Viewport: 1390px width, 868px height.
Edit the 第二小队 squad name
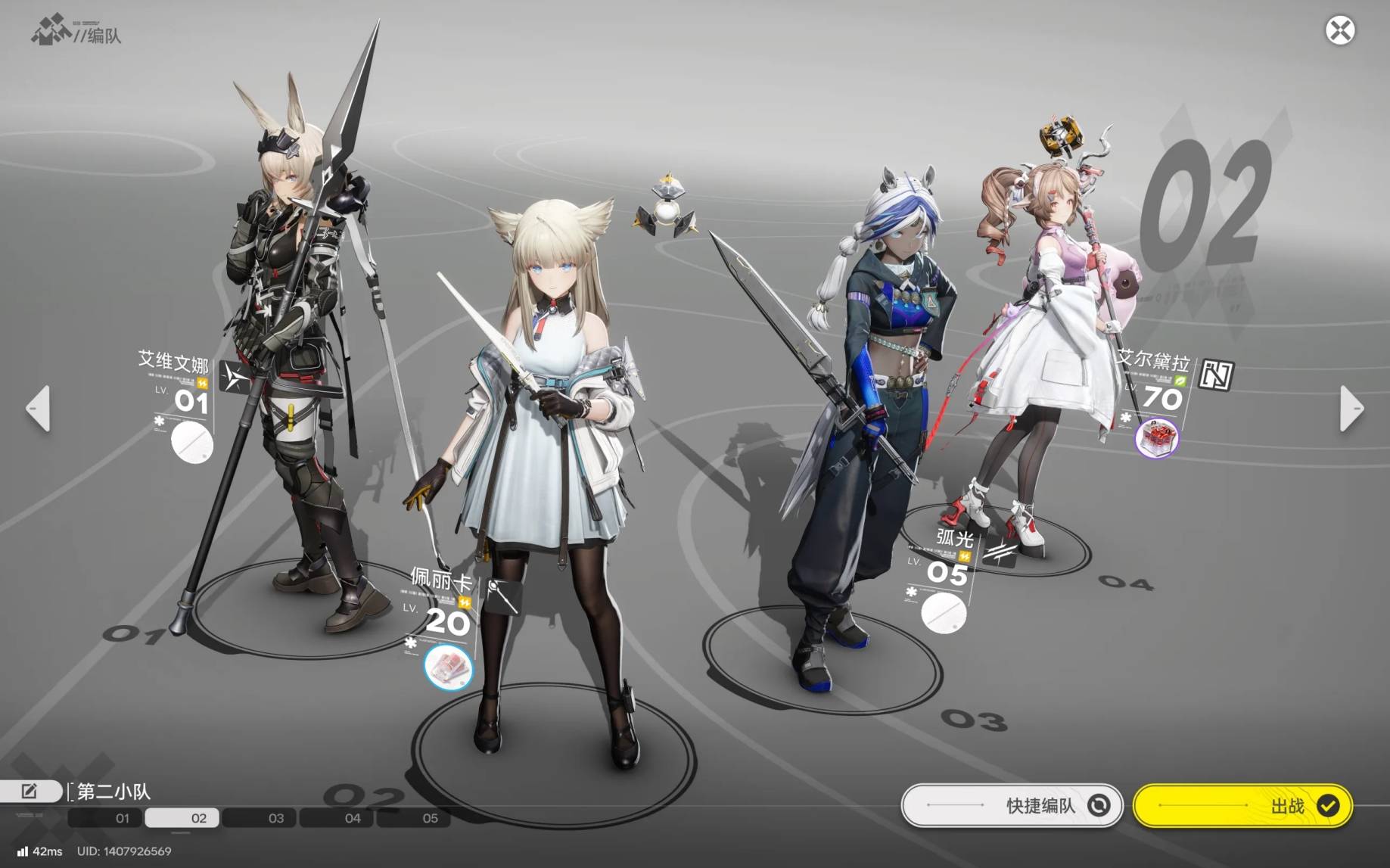[x=30, y=791]
